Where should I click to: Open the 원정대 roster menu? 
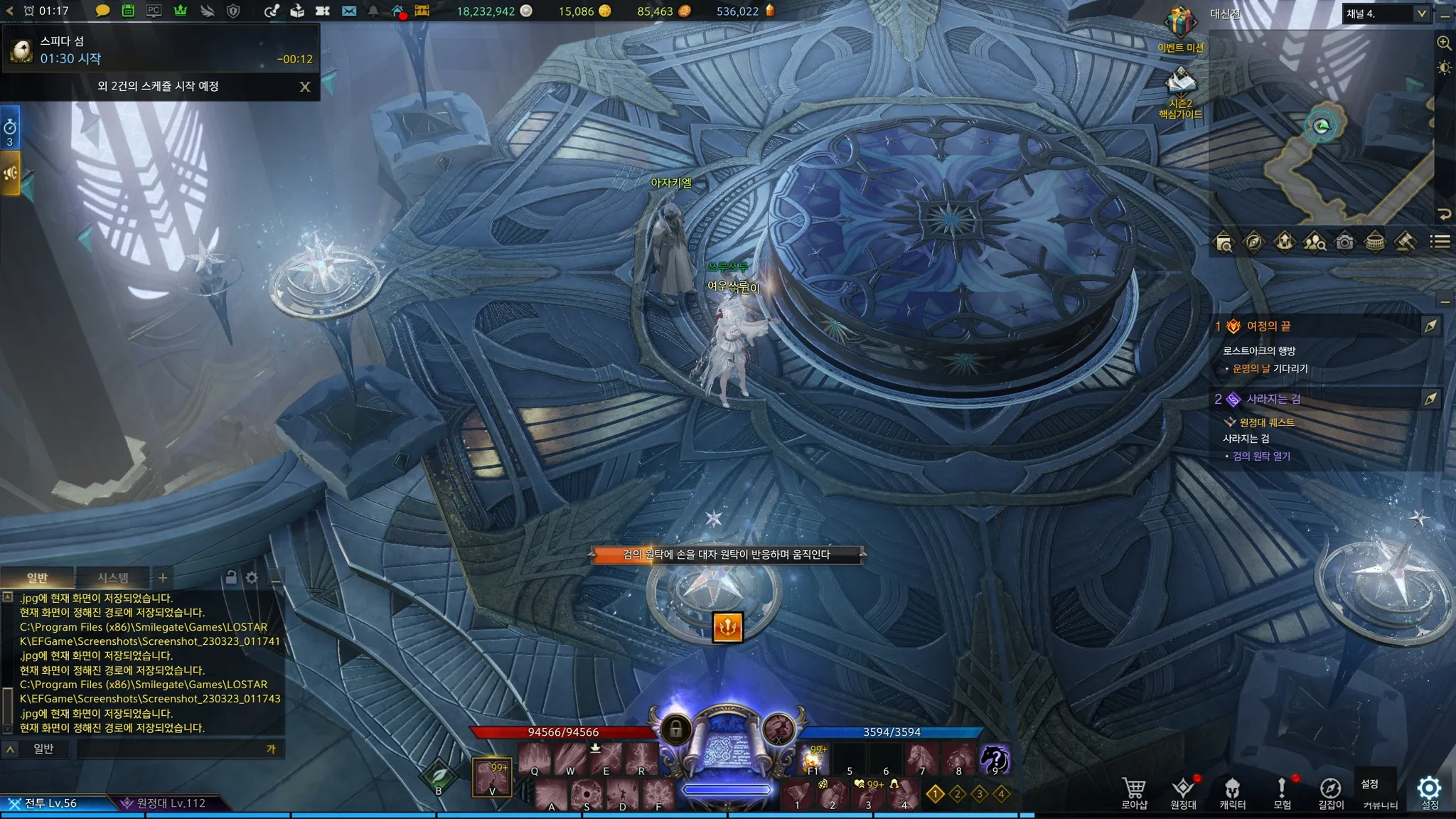[x=1183, y=793]
